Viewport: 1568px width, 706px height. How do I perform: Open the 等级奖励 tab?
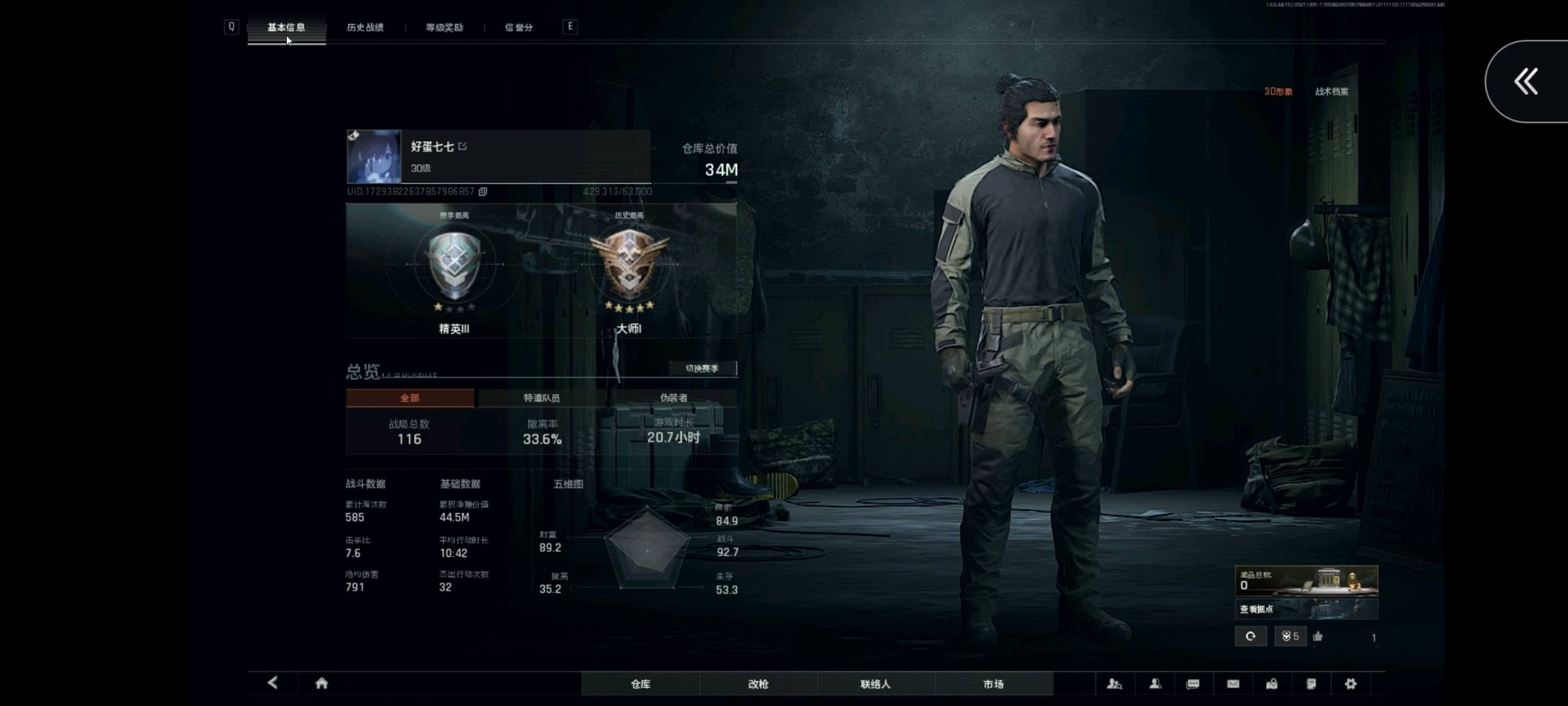tap(444, 27)
